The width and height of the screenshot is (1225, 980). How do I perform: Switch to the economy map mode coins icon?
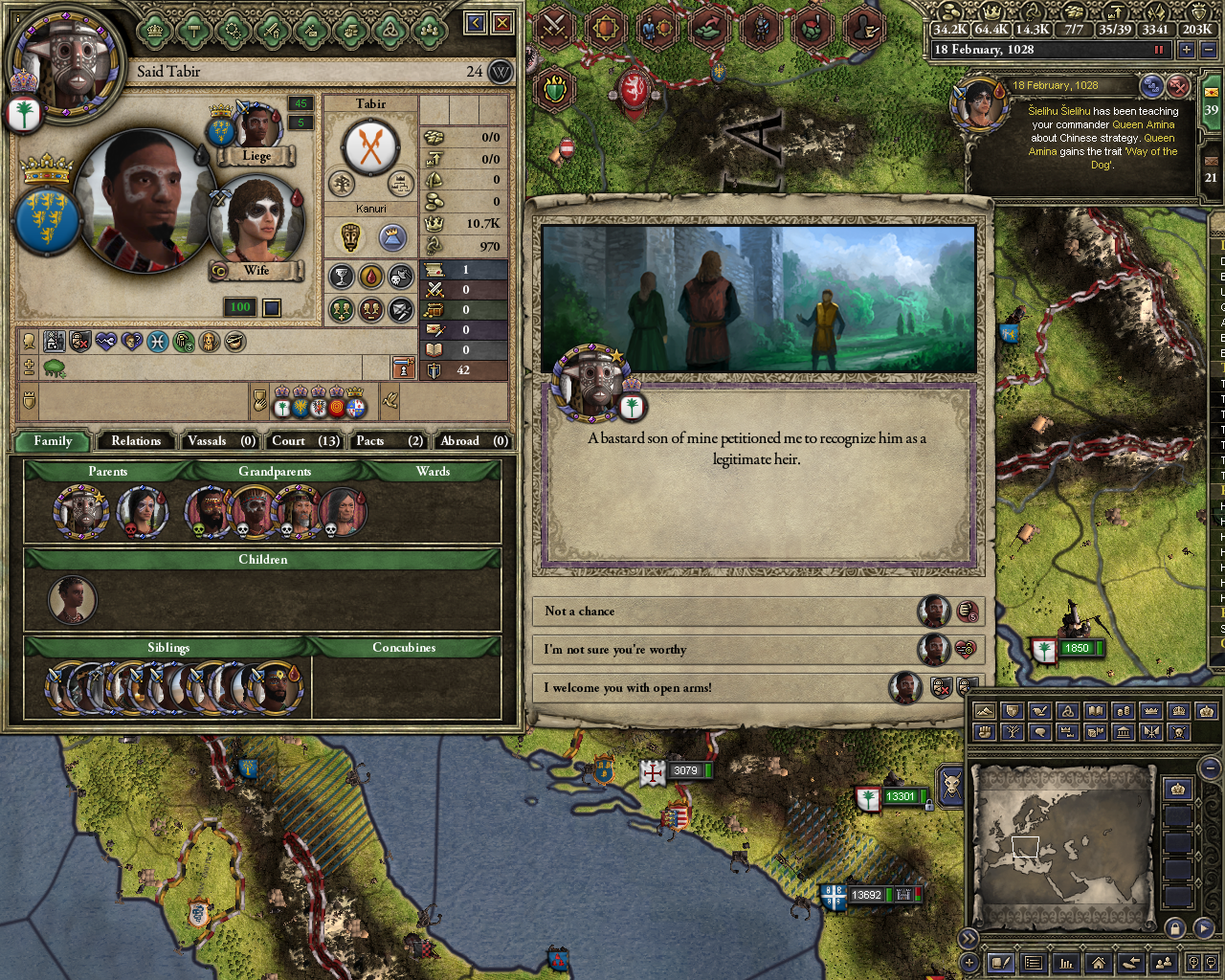coord(1123,711)
